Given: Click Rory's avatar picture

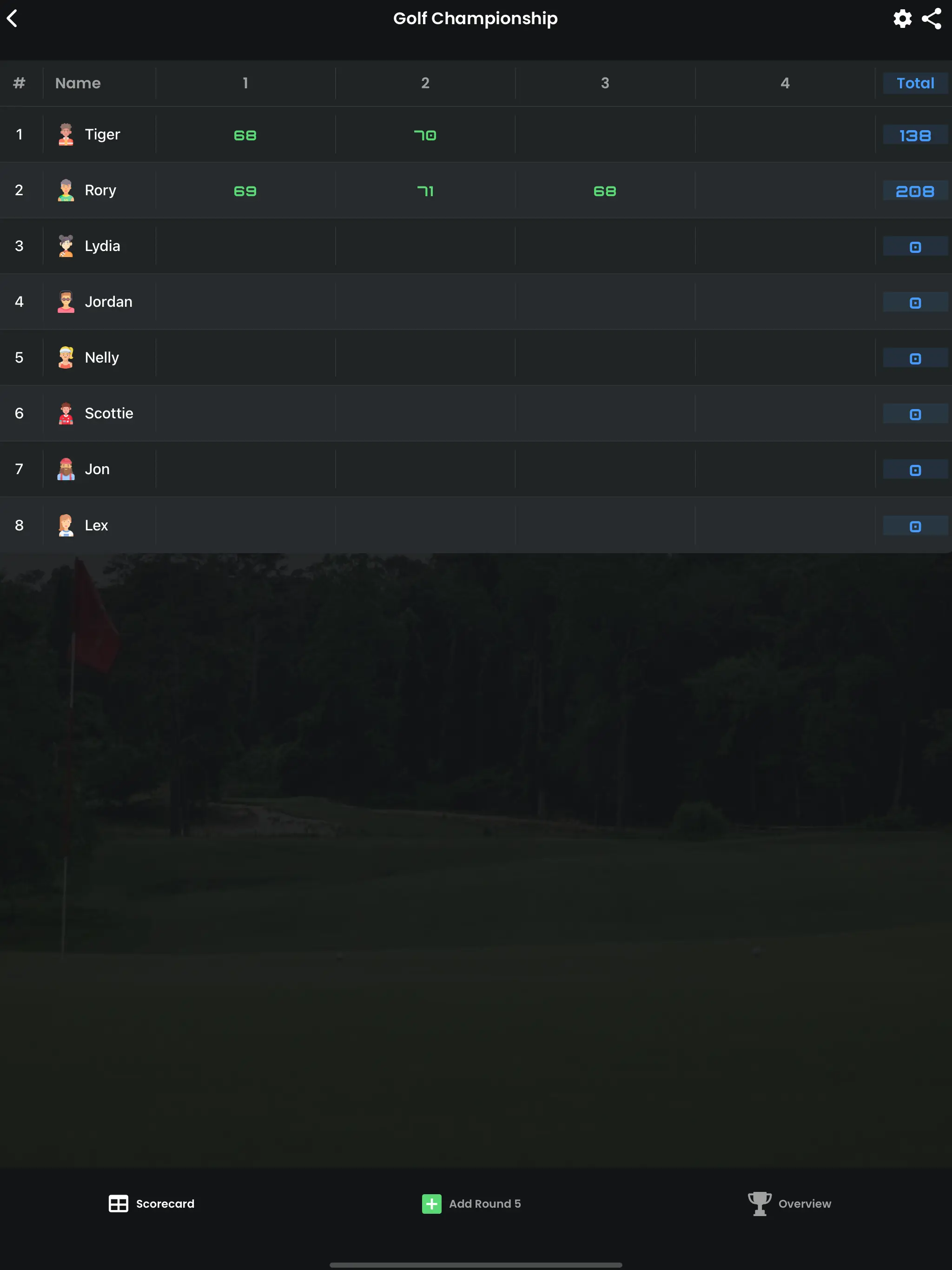Looking at the screenshot, I should tap(66, 190).
